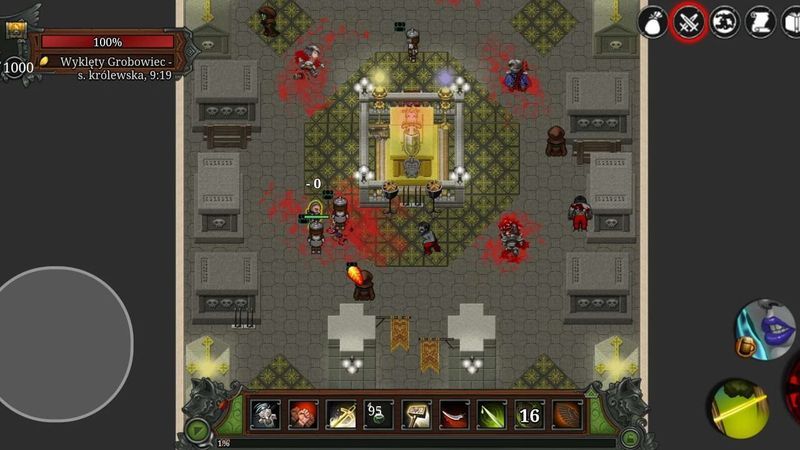Image resolution: width=800 pixels, height=450 pixels.
Task: Open the book icon in the top bar
Action: (x=791, y=21)
